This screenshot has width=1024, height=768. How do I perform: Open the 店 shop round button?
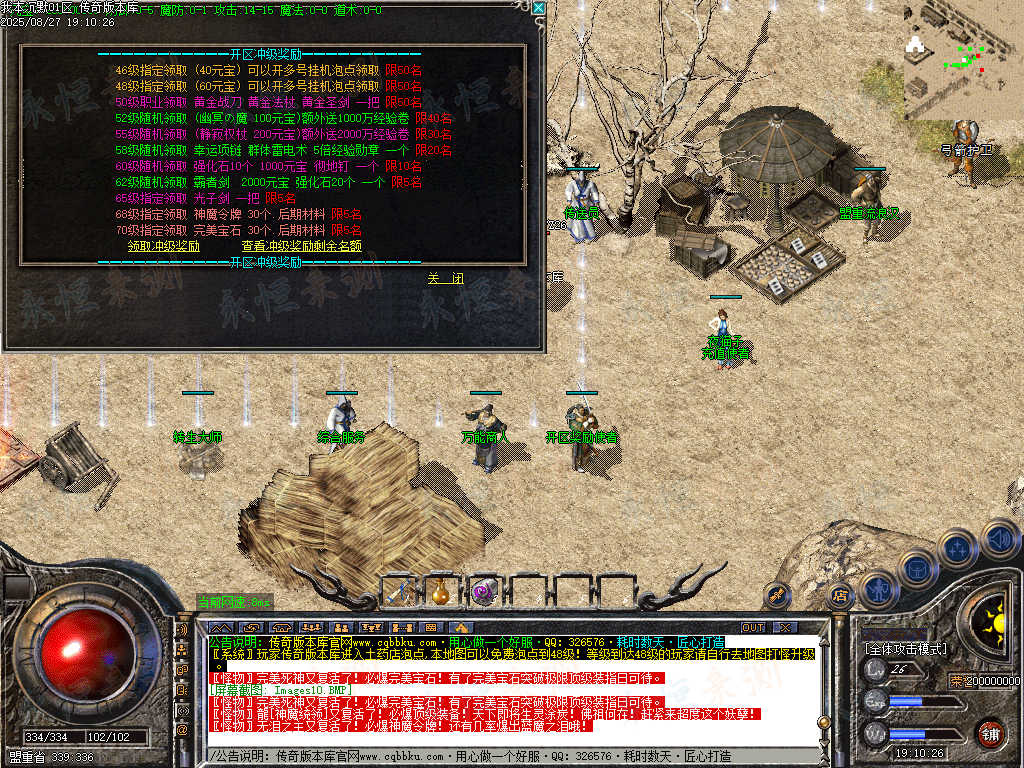coord(840,596)
